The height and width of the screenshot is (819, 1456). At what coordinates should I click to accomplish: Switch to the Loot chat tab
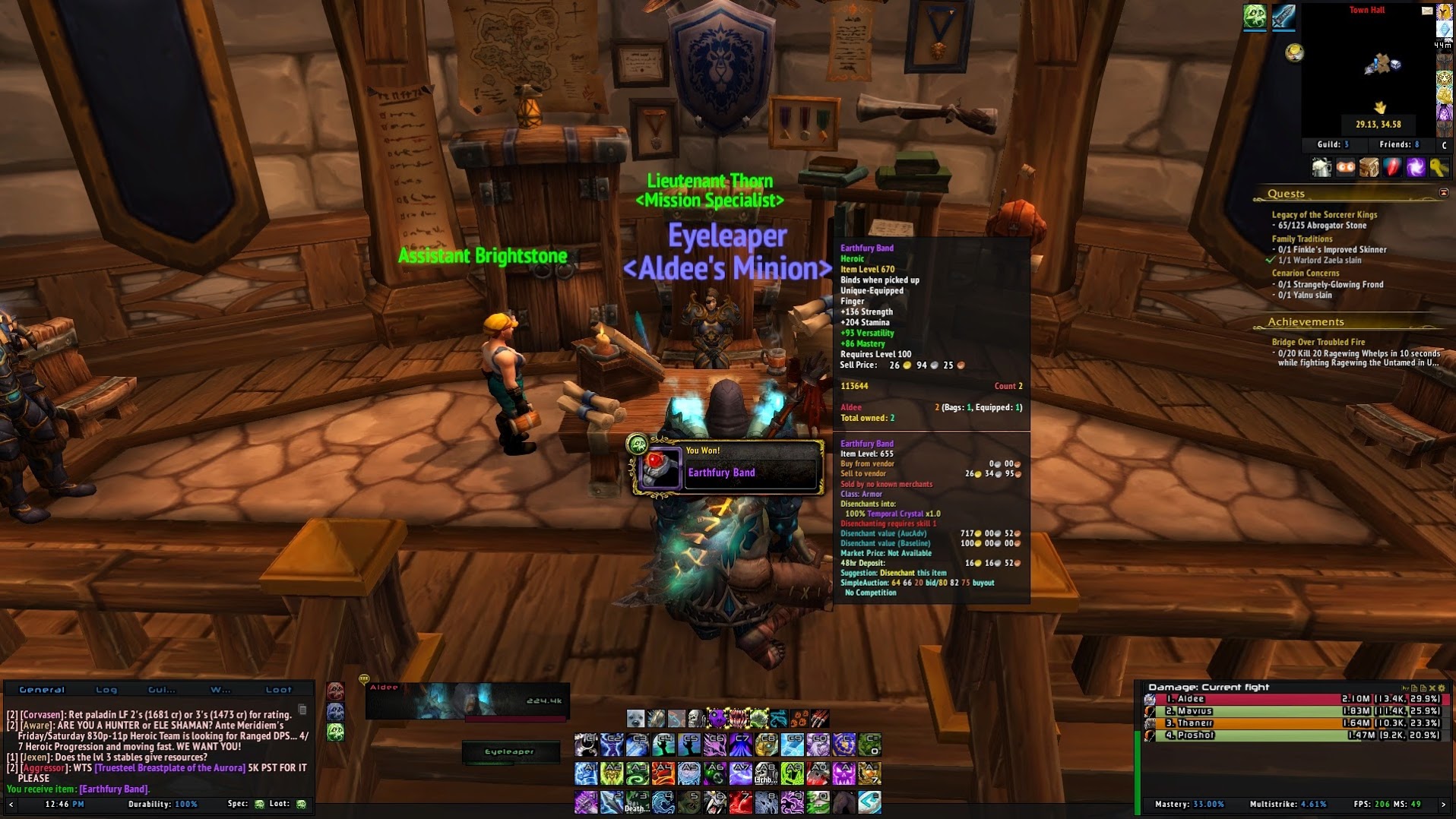(278, 690)
